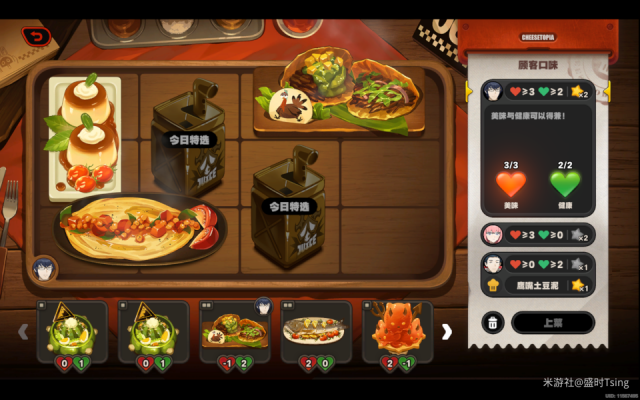The image size is (640, 400).
Task: Select the taco platter dish card
Action: 235,331
